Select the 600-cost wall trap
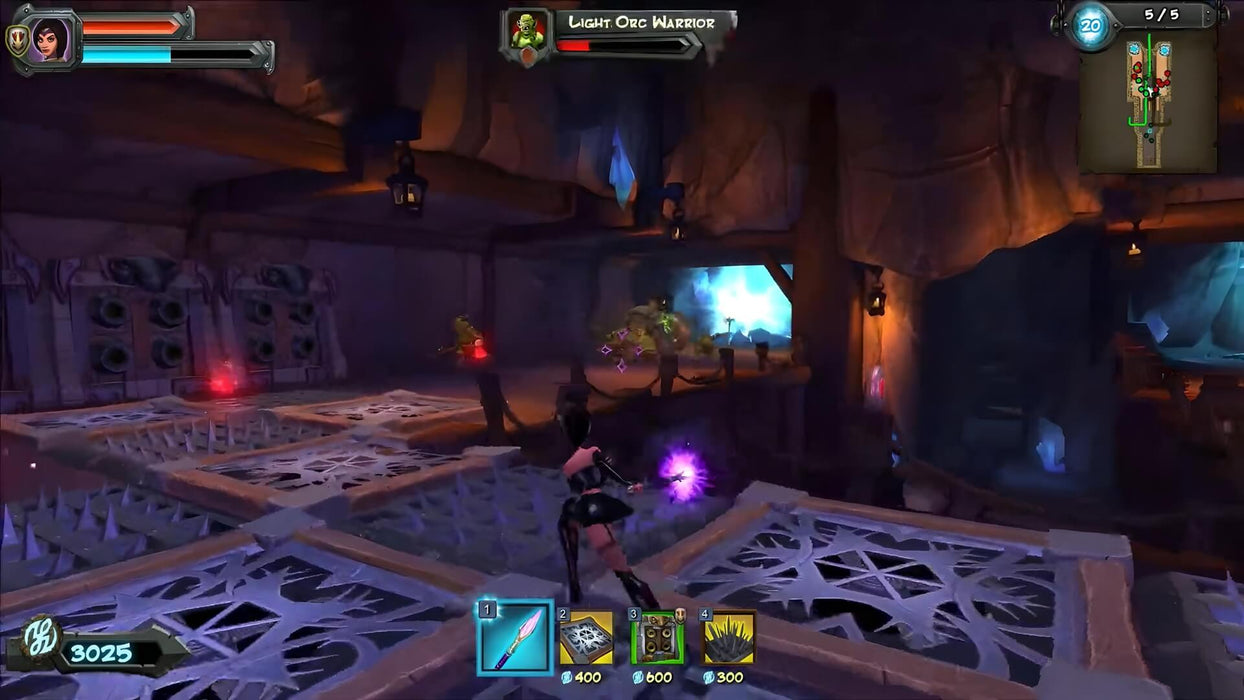 657,637
